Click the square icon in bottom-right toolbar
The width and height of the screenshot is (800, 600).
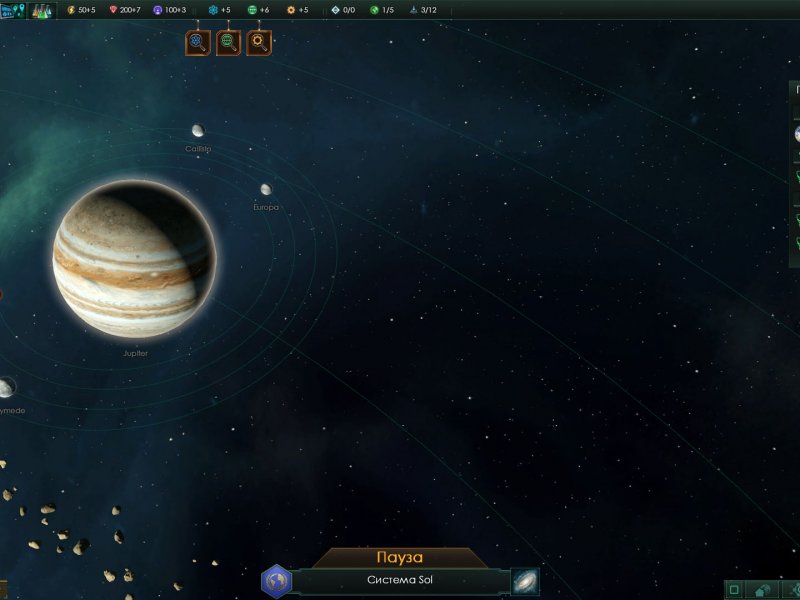734,590
